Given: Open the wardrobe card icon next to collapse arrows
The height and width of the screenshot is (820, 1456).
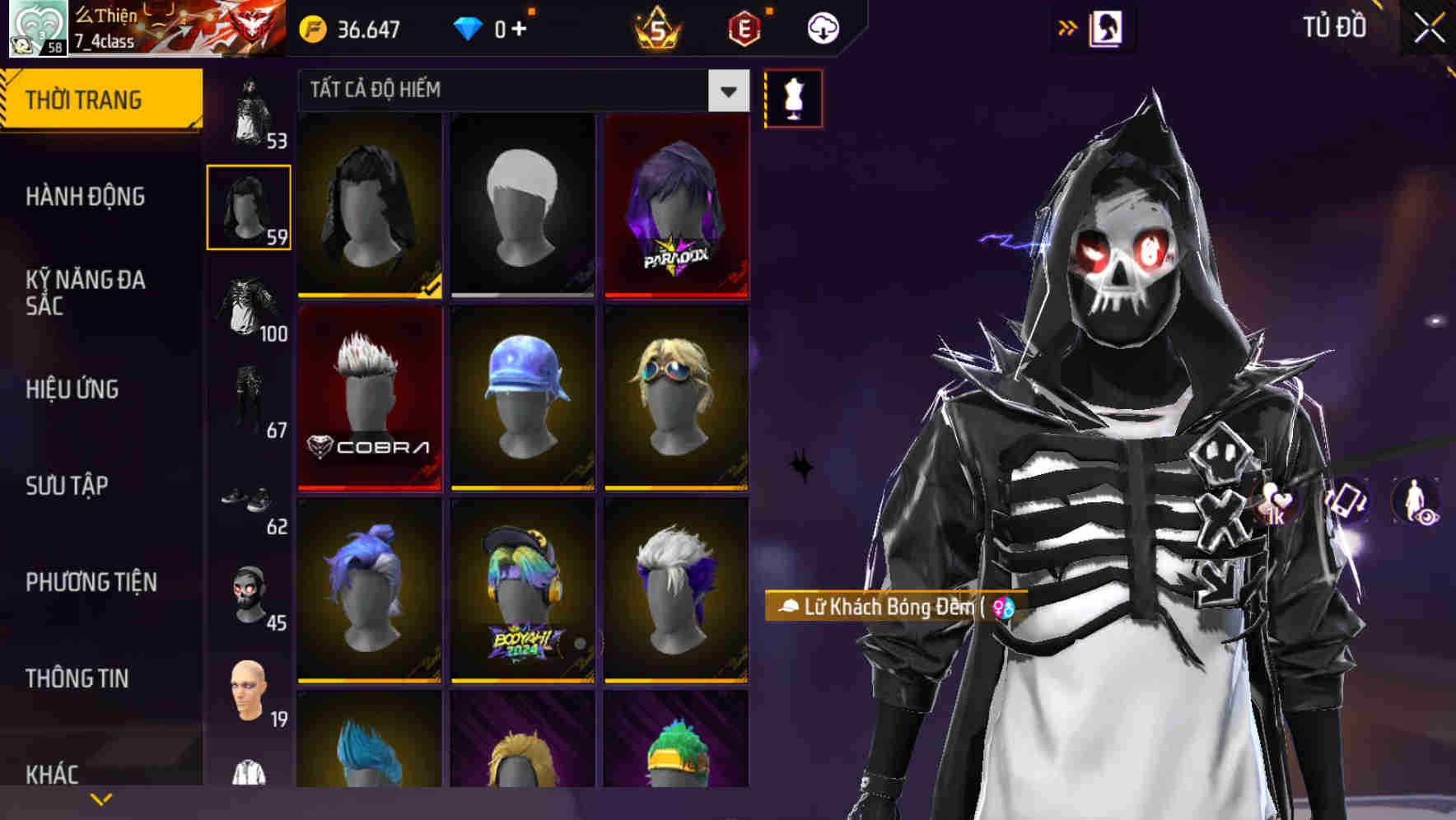Looking at the screenshot, I should pyautogui.click(x=1108, y=27).
